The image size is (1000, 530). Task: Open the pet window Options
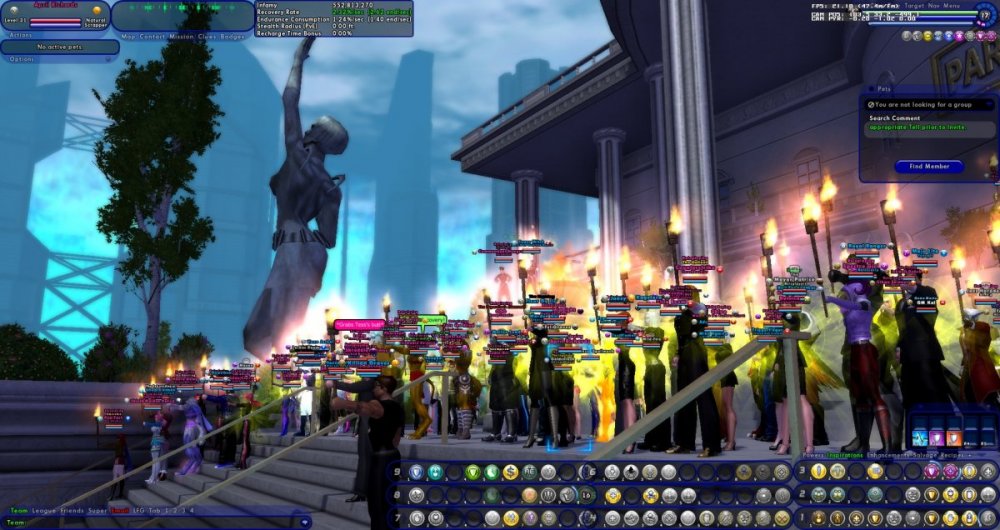click(x=22, y=59)
